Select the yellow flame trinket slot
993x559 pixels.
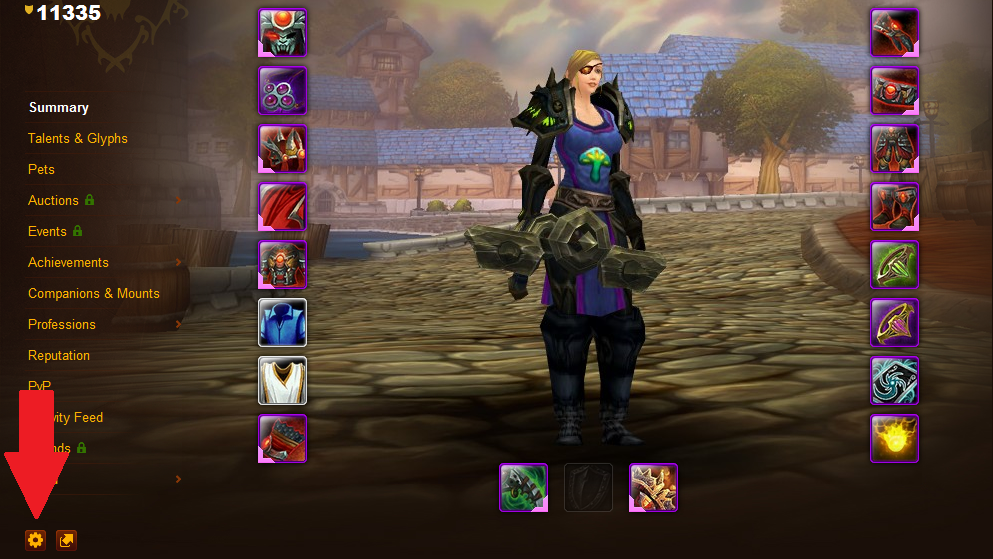coord(894,439)
